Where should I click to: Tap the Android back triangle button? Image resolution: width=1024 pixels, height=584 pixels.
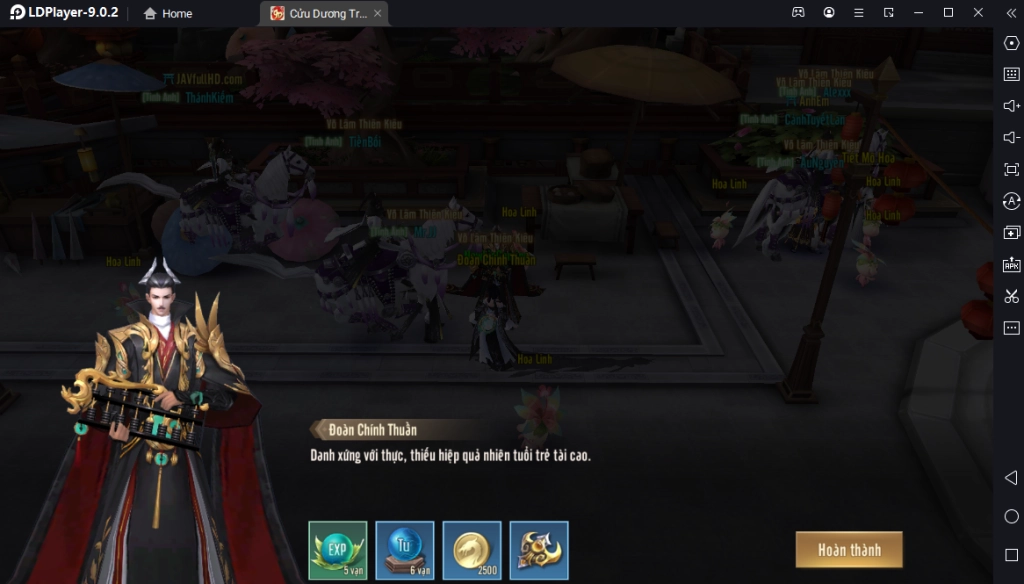(x=1011, y=478)
